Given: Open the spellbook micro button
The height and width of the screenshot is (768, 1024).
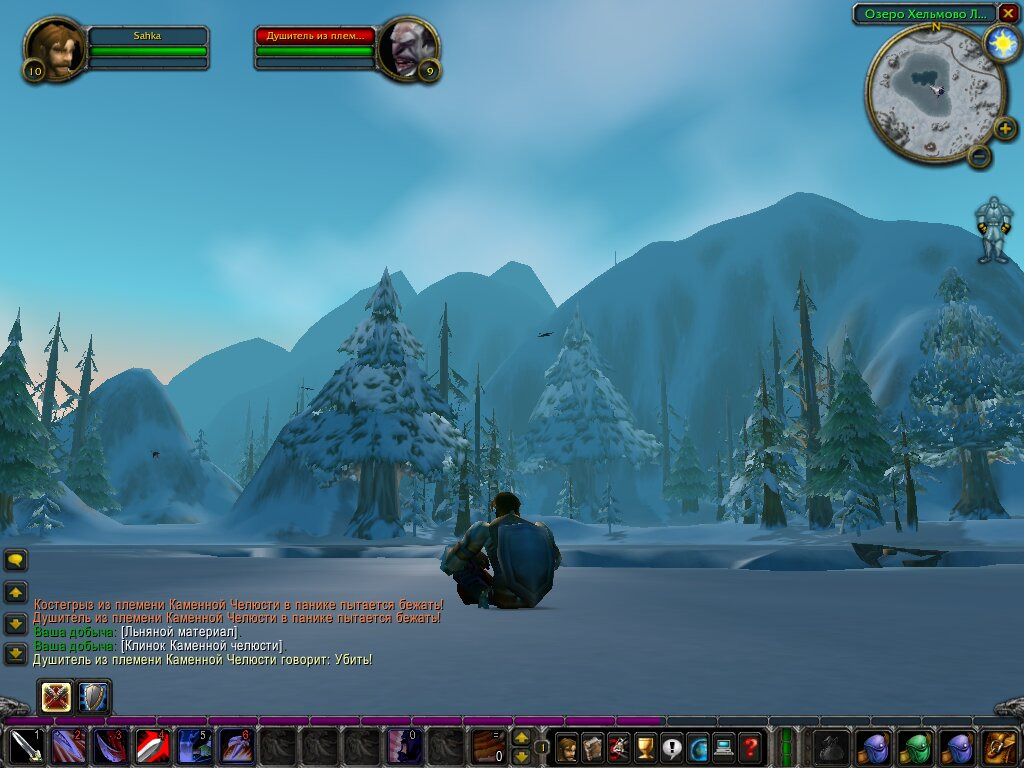Looking at the screenshot, I should tap(593, 747).
